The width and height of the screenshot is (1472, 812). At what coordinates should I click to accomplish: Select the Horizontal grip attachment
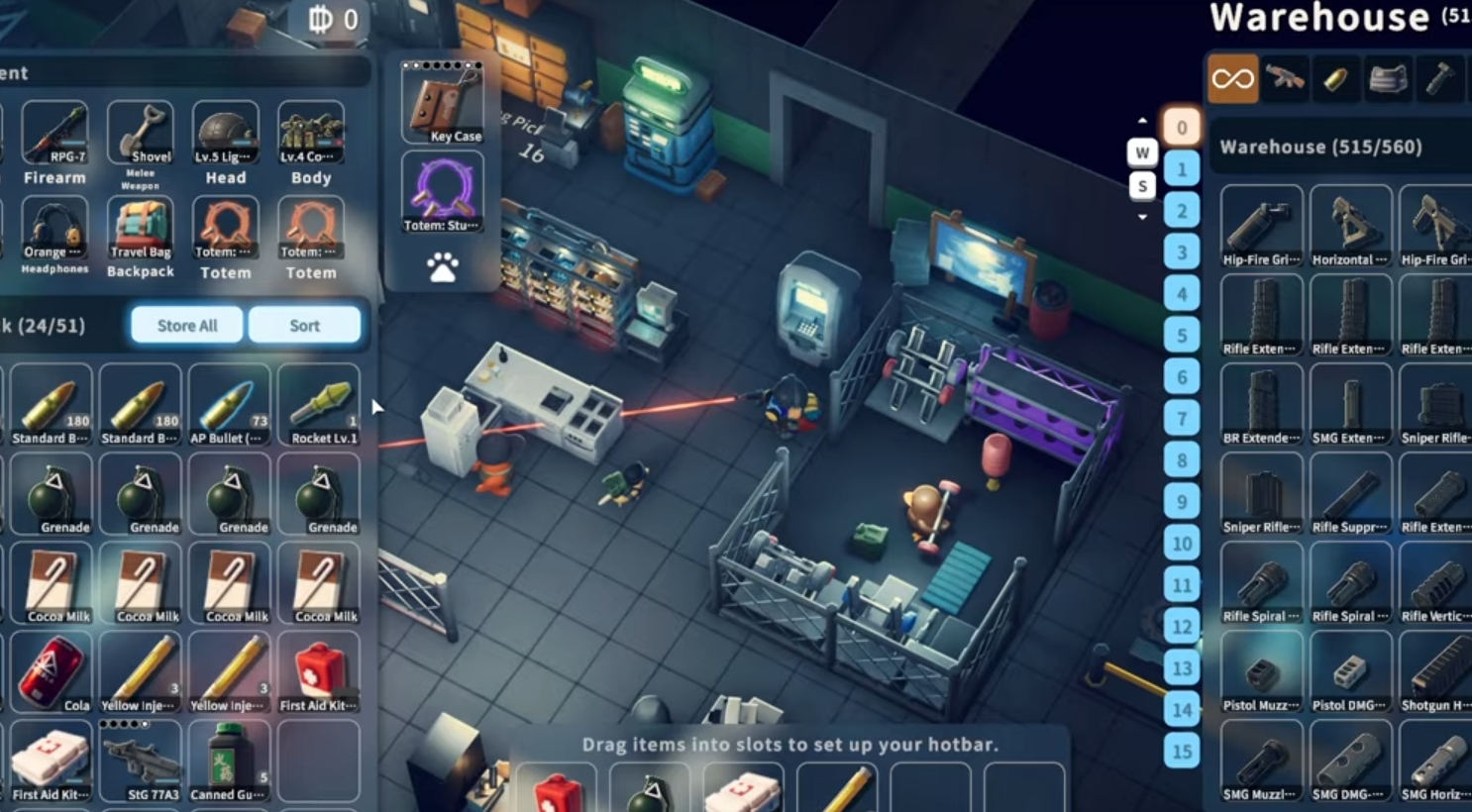pos(1350,227)
